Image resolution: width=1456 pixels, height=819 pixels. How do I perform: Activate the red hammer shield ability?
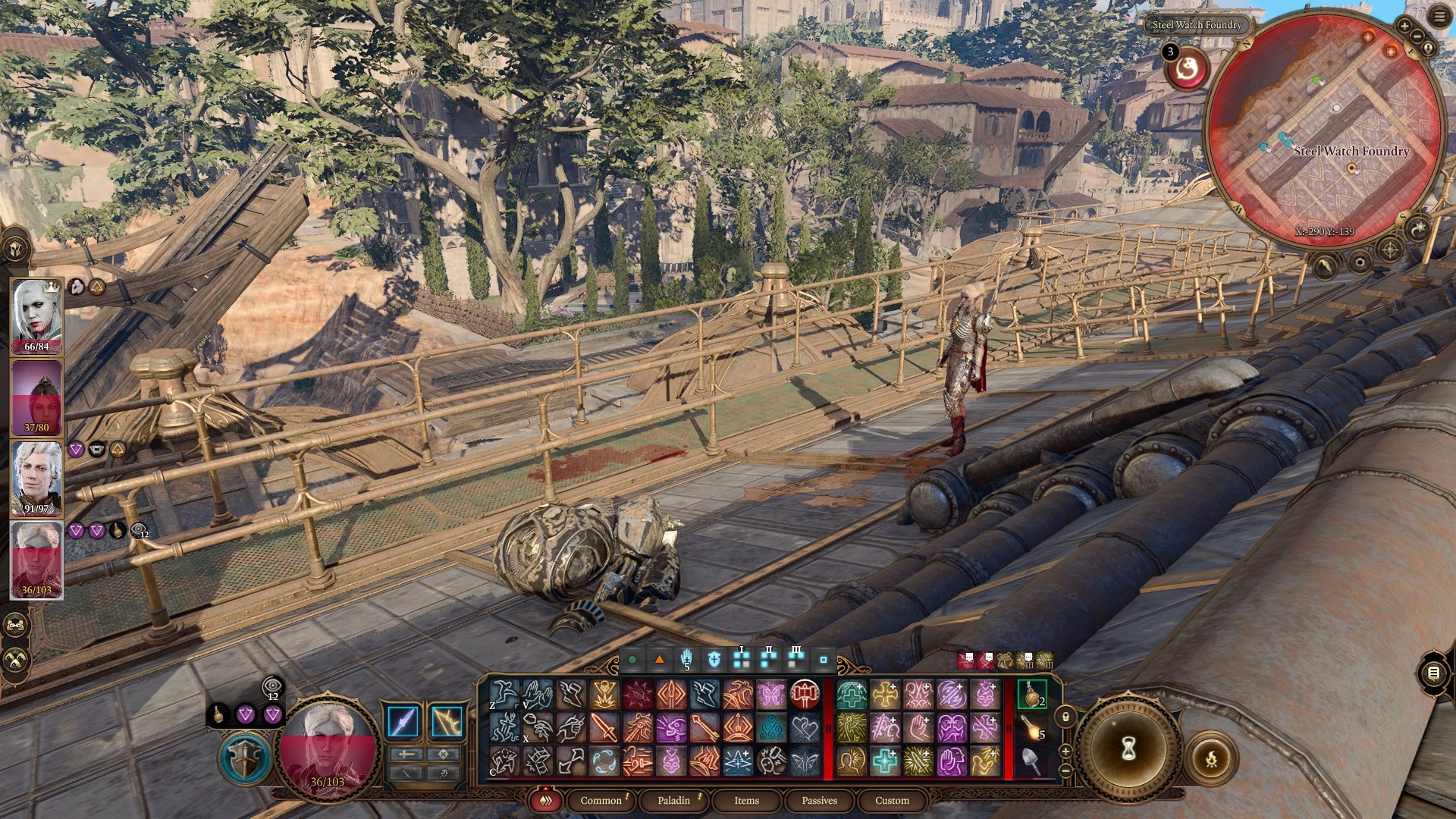805,694
